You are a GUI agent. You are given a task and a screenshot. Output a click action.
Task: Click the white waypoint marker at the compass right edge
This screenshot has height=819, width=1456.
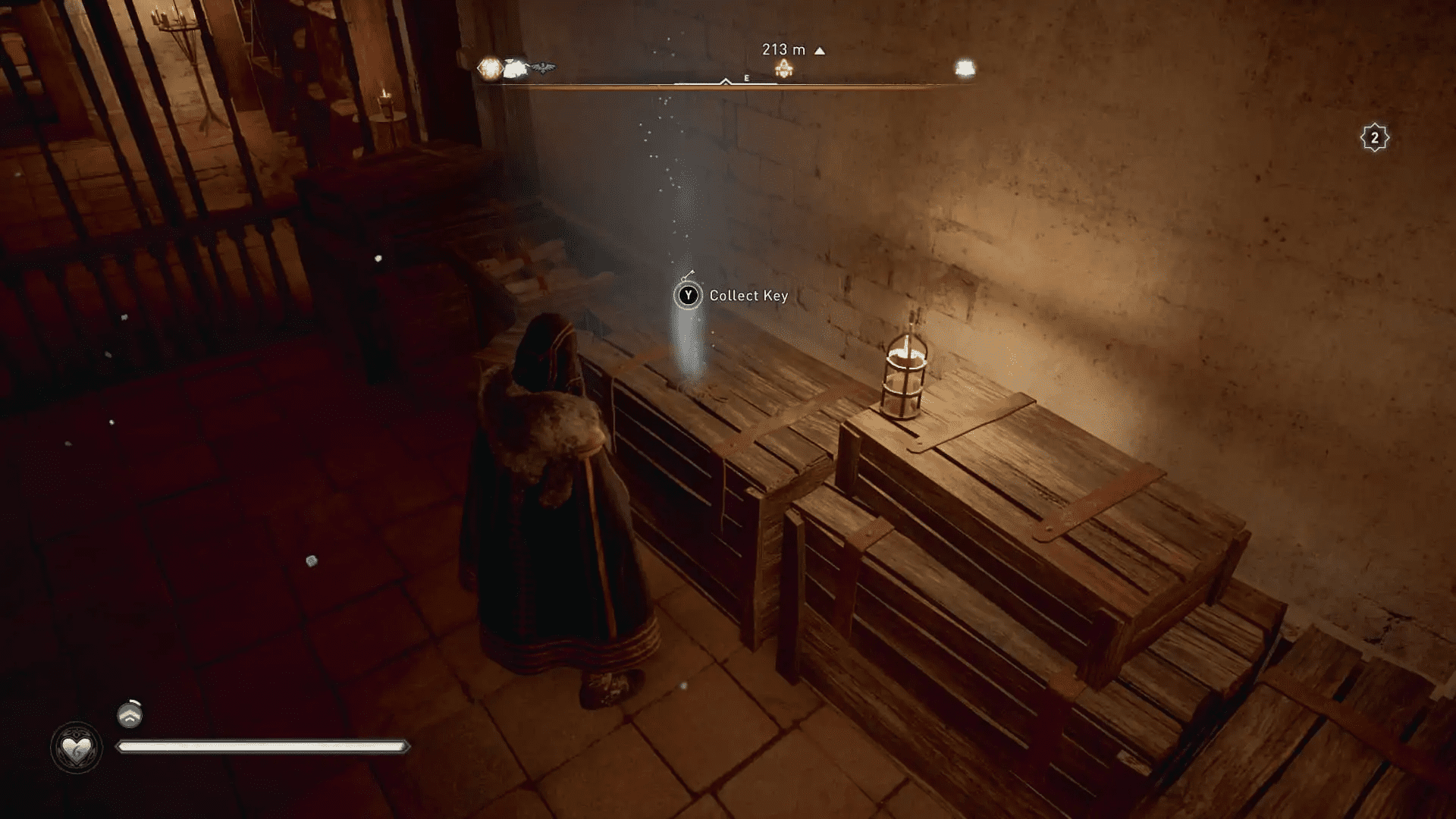pyautogui.click(x=965, y=67)
